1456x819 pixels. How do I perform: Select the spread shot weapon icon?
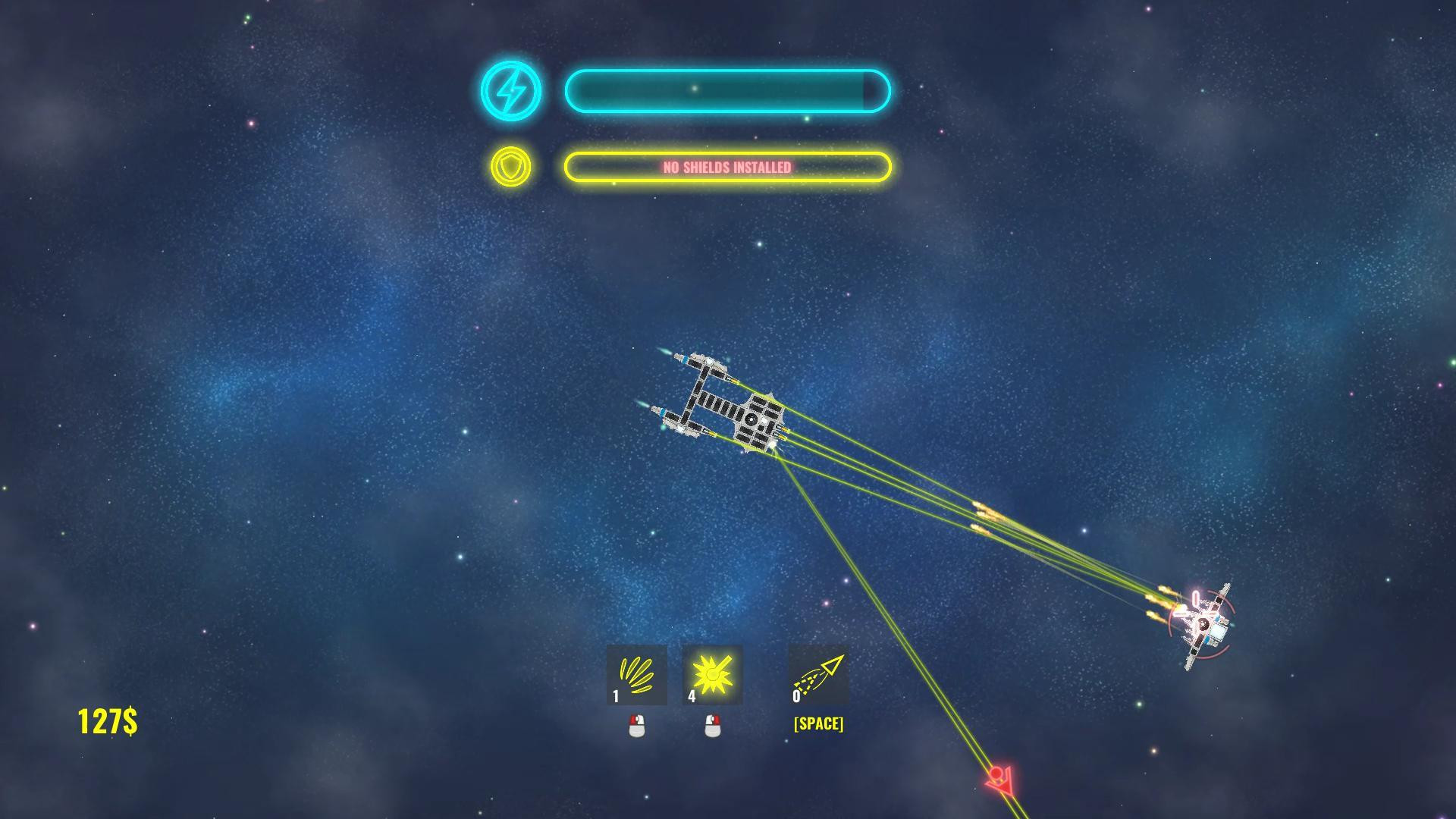point(636,675)
